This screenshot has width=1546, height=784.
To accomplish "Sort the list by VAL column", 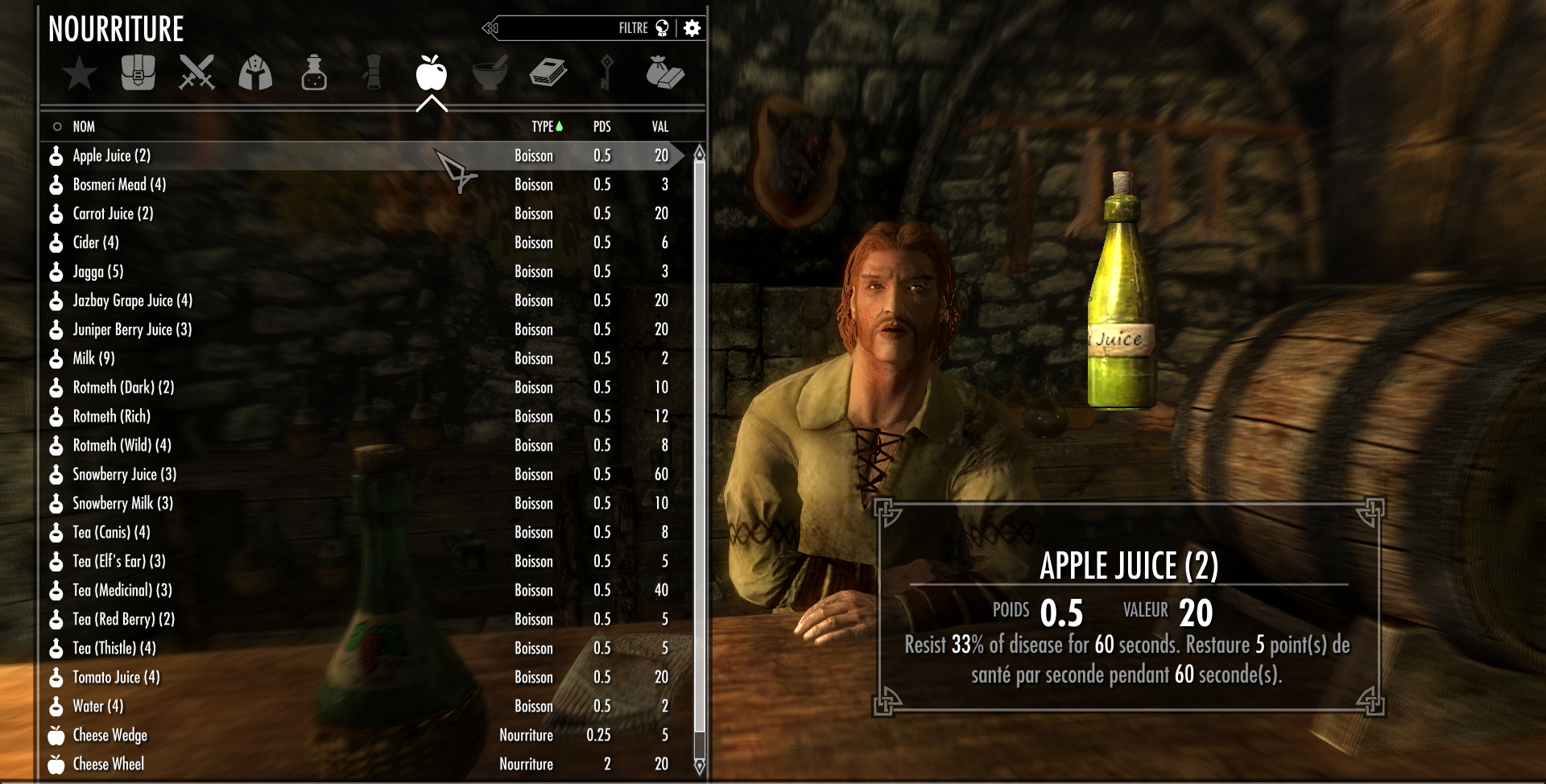I will pyautogui.click(x=660, y=126).
